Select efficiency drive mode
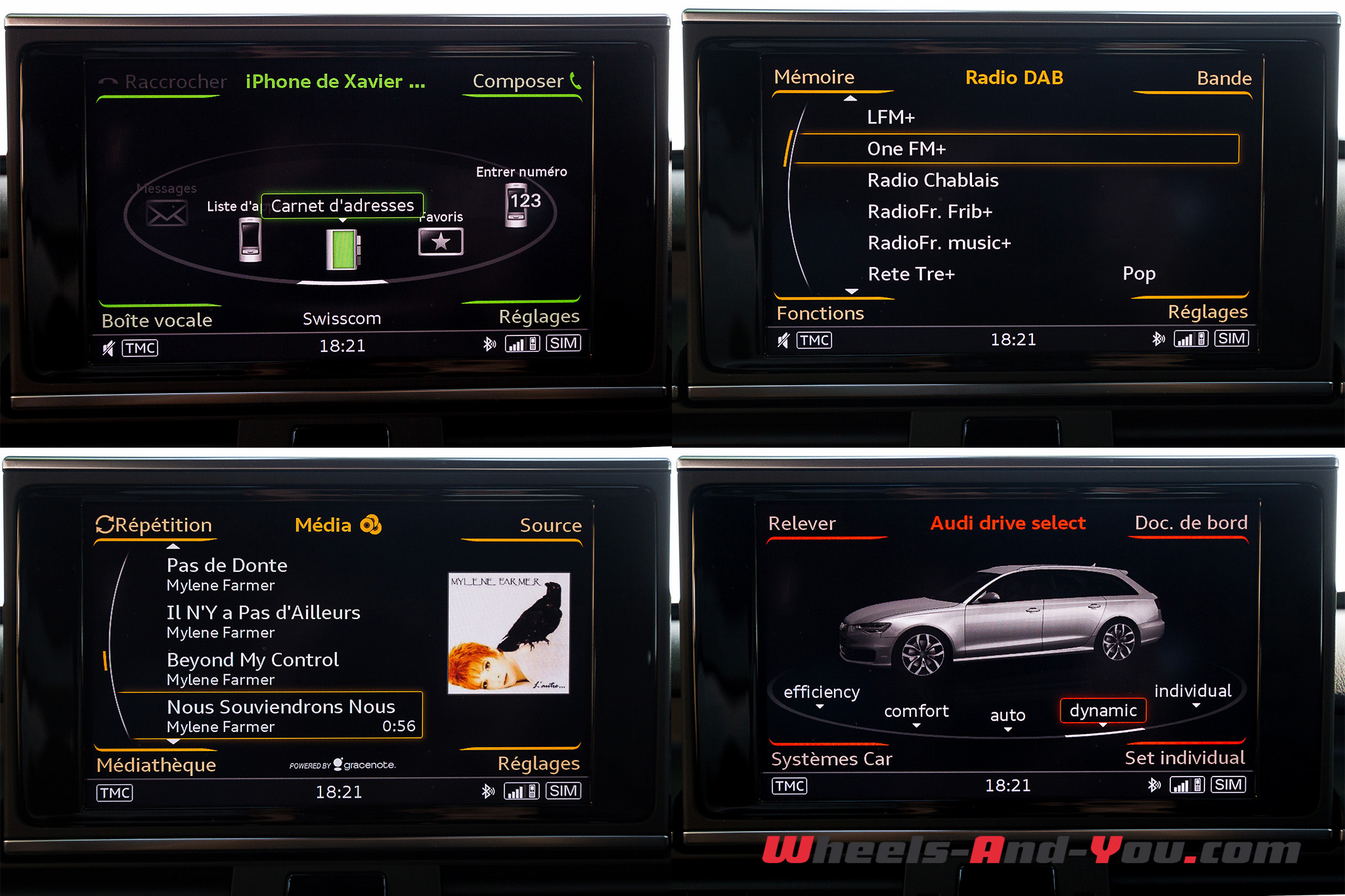Image resolution: width=1345 pixels, height=896 pixels. tap(822, 692)
